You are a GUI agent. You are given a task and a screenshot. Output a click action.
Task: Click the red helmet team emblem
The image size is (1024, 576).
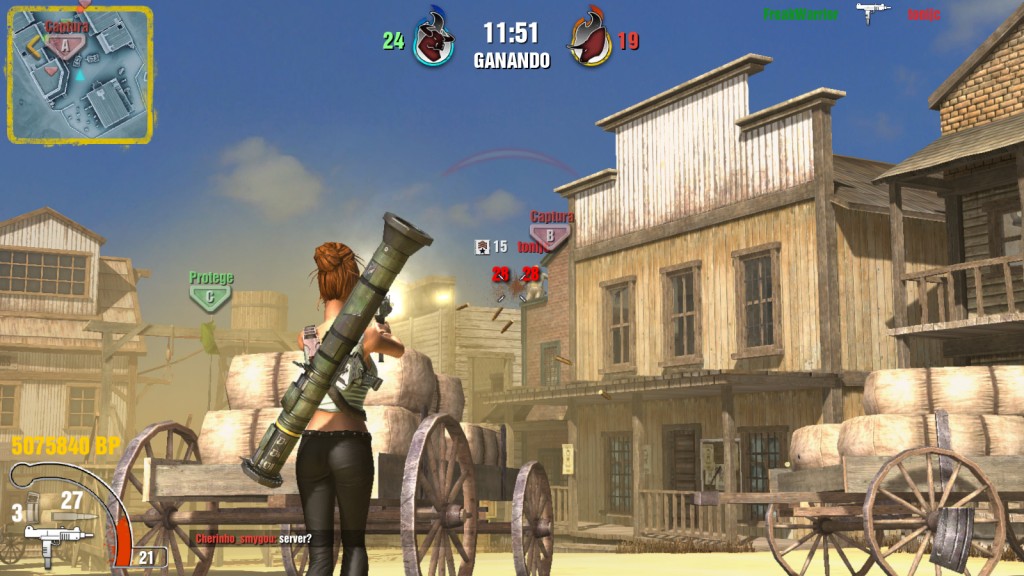[x=590, y=40]
